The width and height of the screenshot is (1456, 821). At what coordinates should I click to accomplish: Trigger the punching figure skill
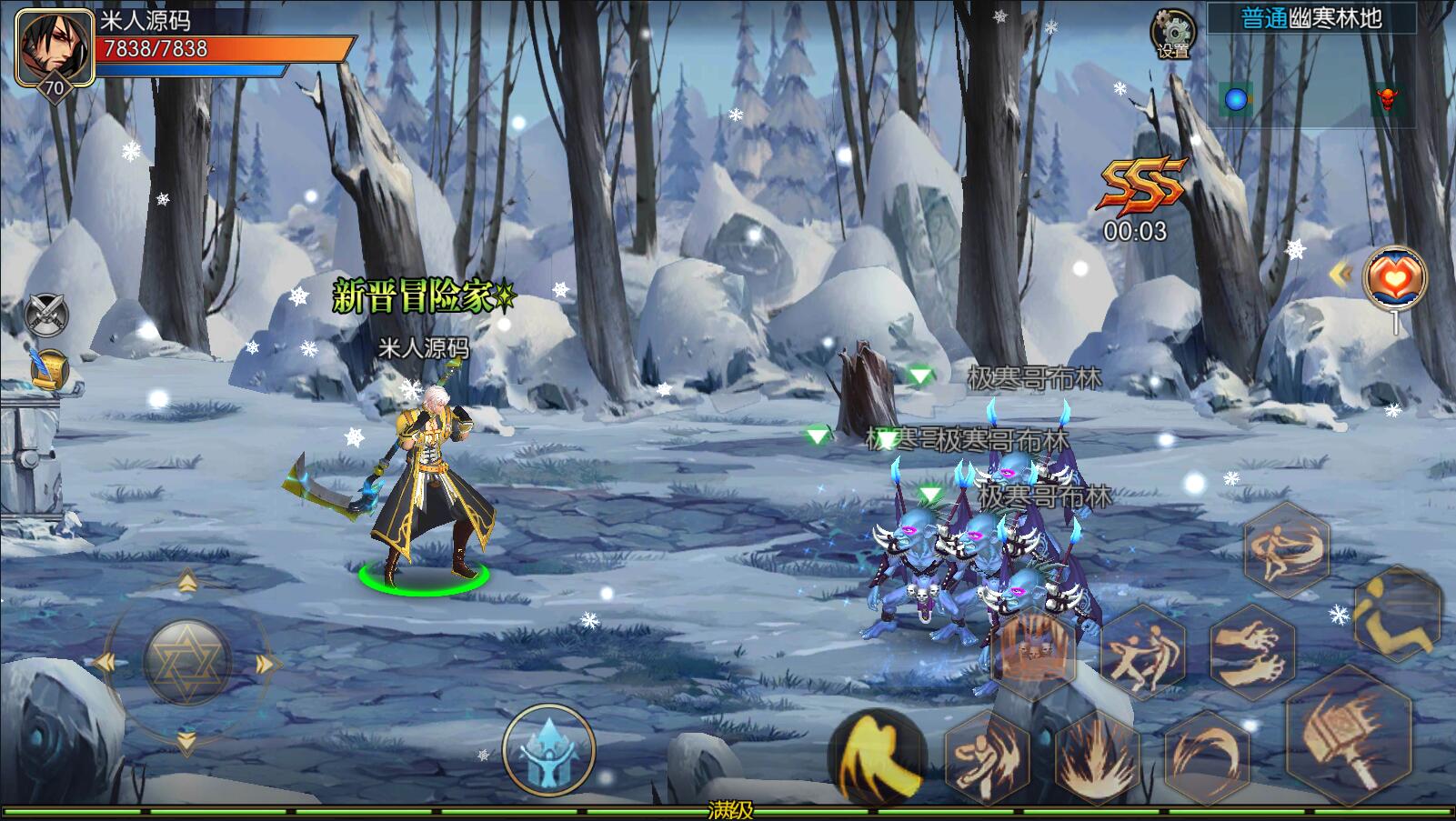tap(988, 756)
